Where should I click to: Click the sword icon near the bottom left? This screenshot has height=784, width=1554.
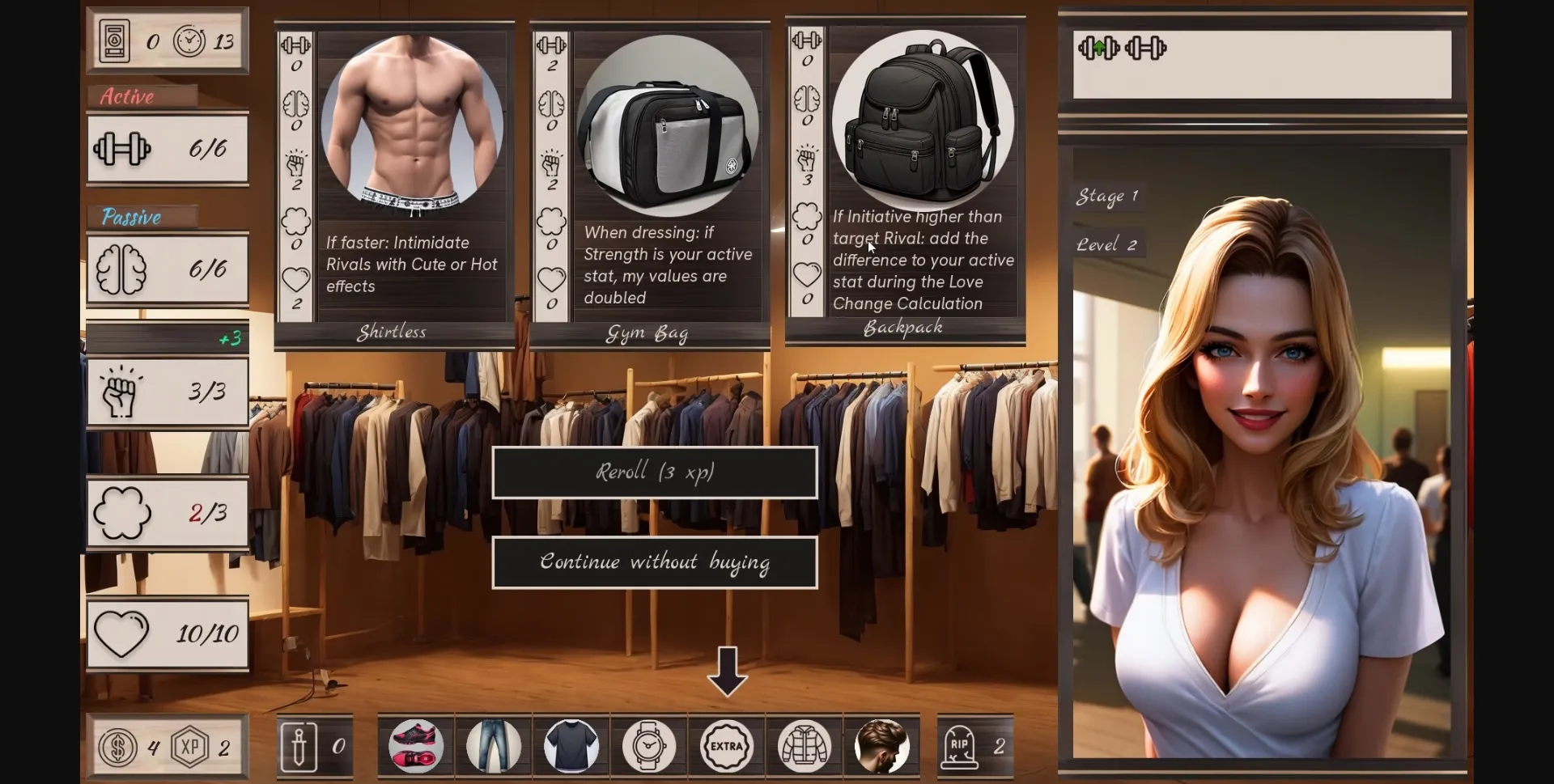tap(299, 746)
